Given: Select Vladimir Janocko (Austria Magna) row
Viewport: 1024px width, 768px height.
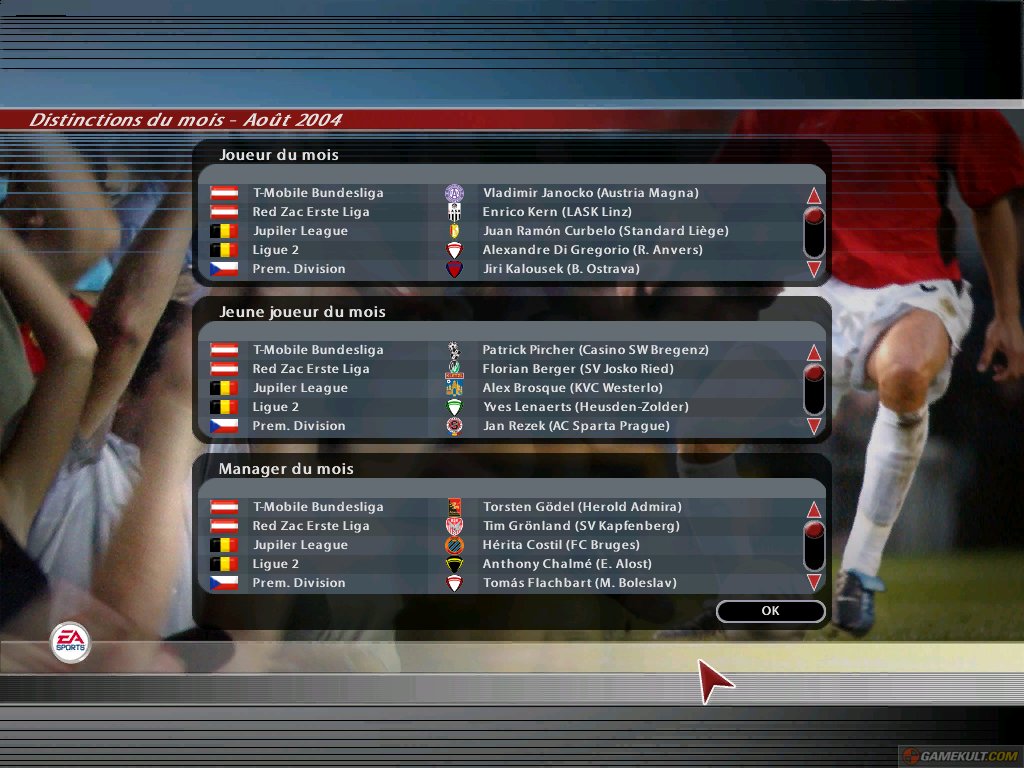Looking at the screenshot, I should 590,193.
